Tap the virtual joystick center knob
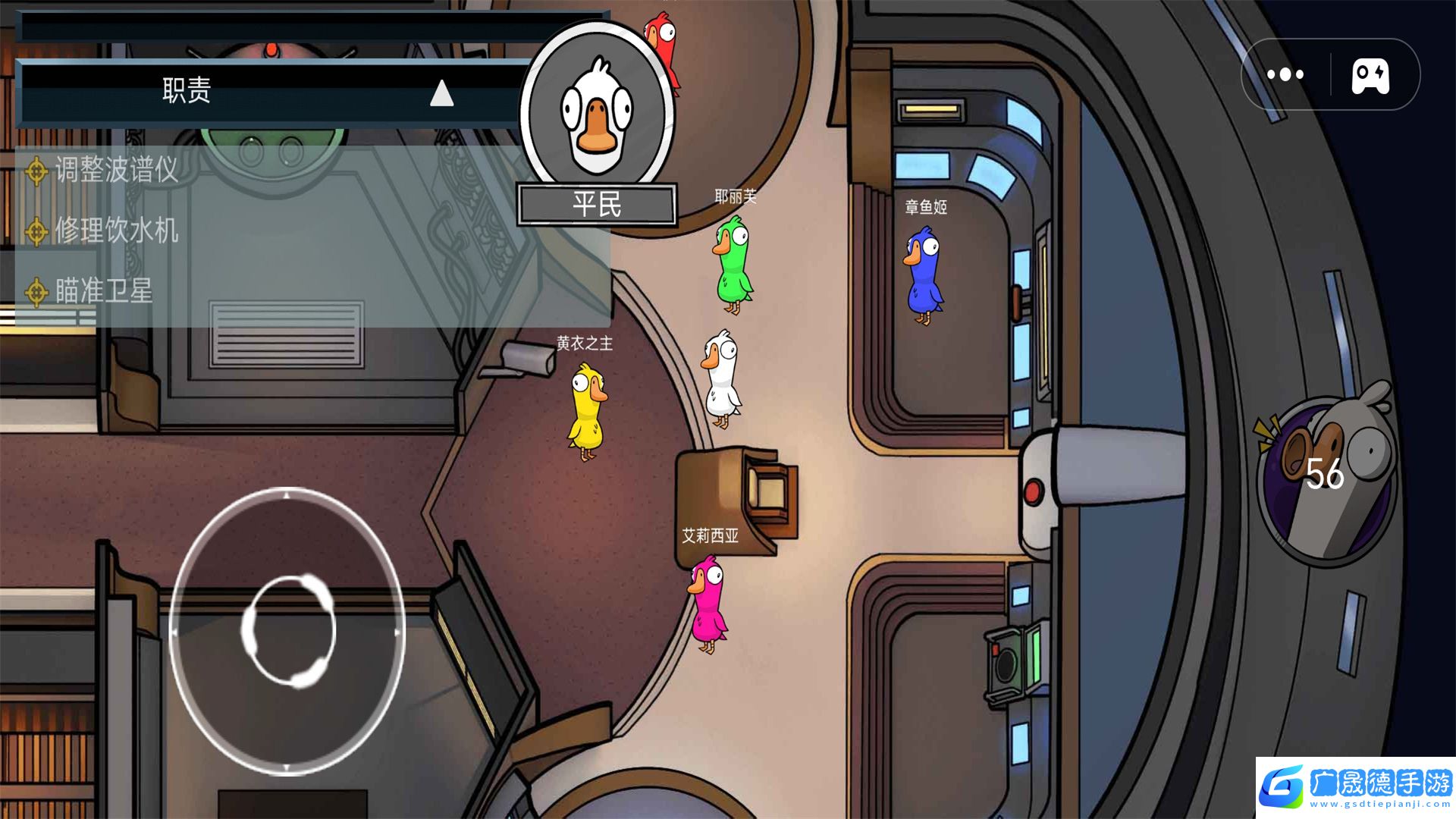Viewport: 1456px width, 819px height. (288, 631)
